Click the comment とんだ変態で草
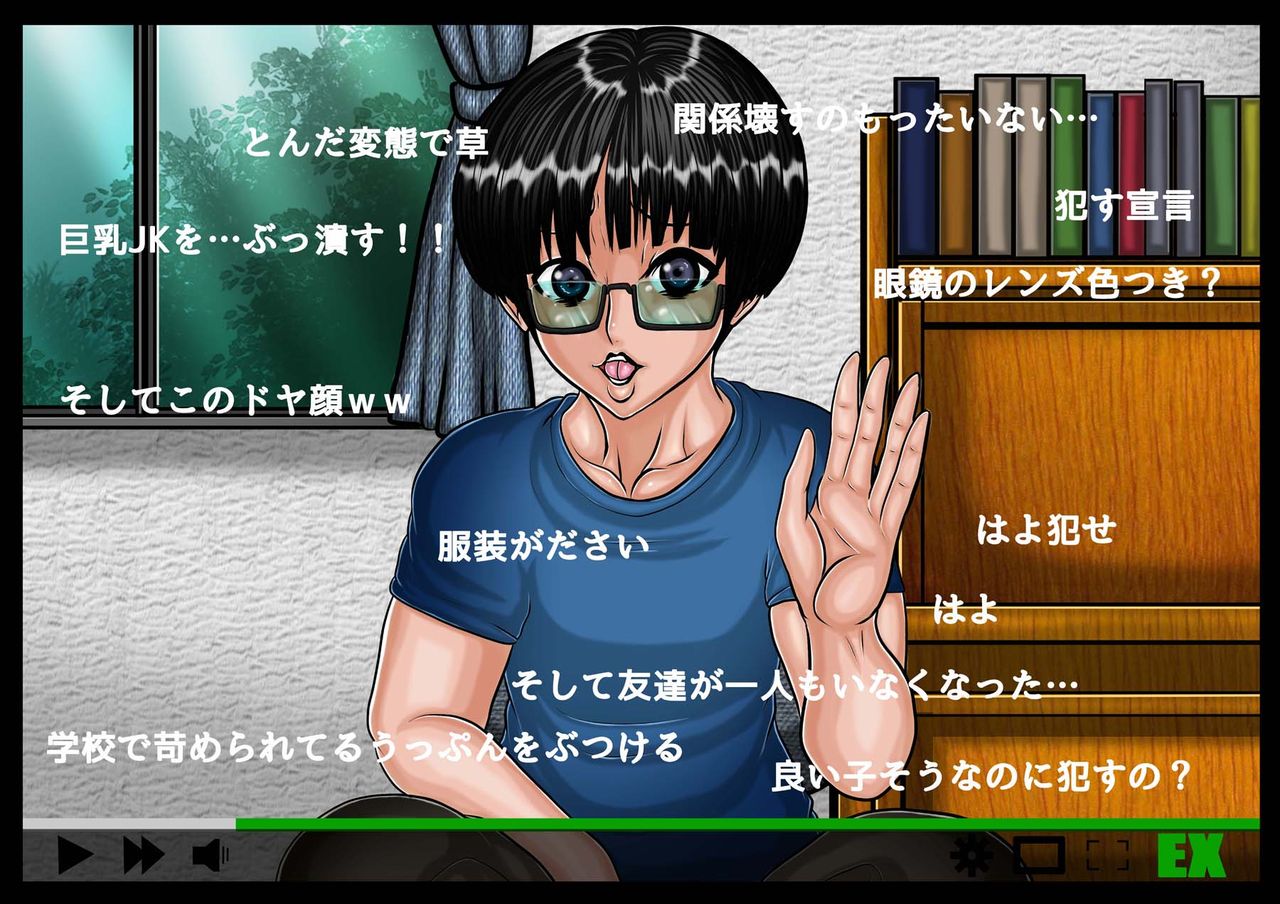Screen dimensions: 1280x904 [x=368, y=143]
